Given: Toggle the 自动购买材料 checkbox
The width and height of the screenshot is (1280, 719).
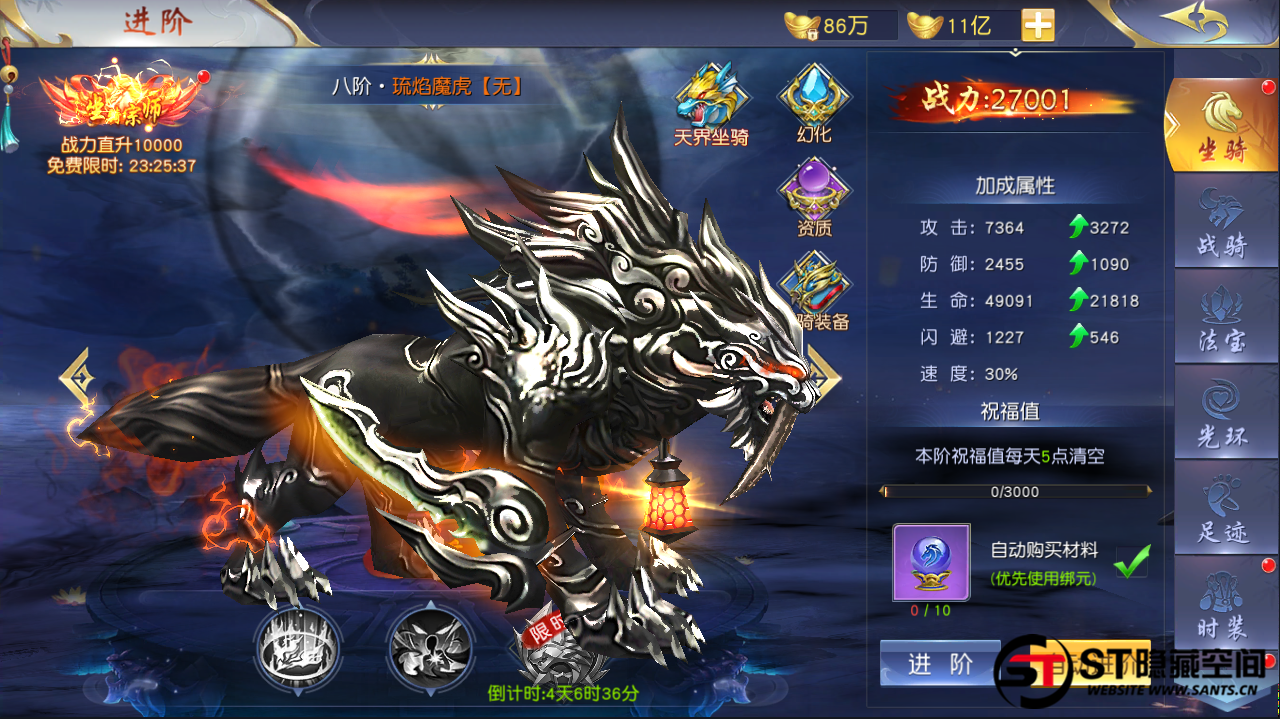Looking at the screenshot, I should 1132,560.
